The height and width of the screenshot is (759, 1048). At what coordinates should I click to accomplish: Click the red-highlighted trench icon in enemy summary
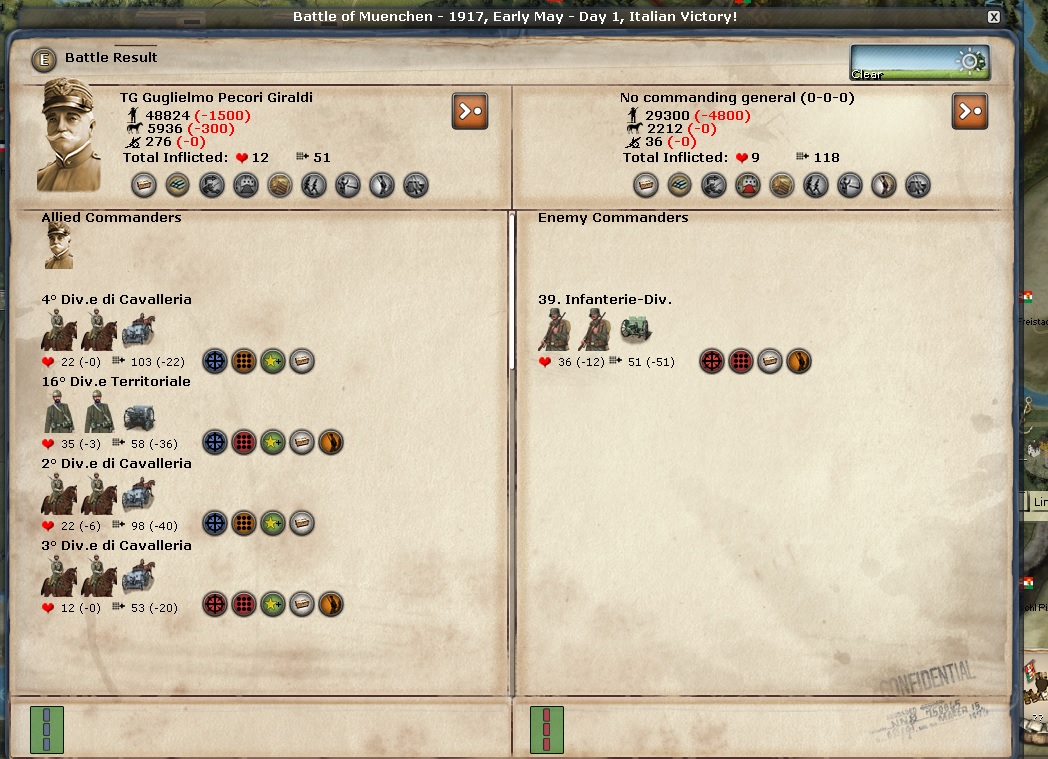click(x=747, y=185)
